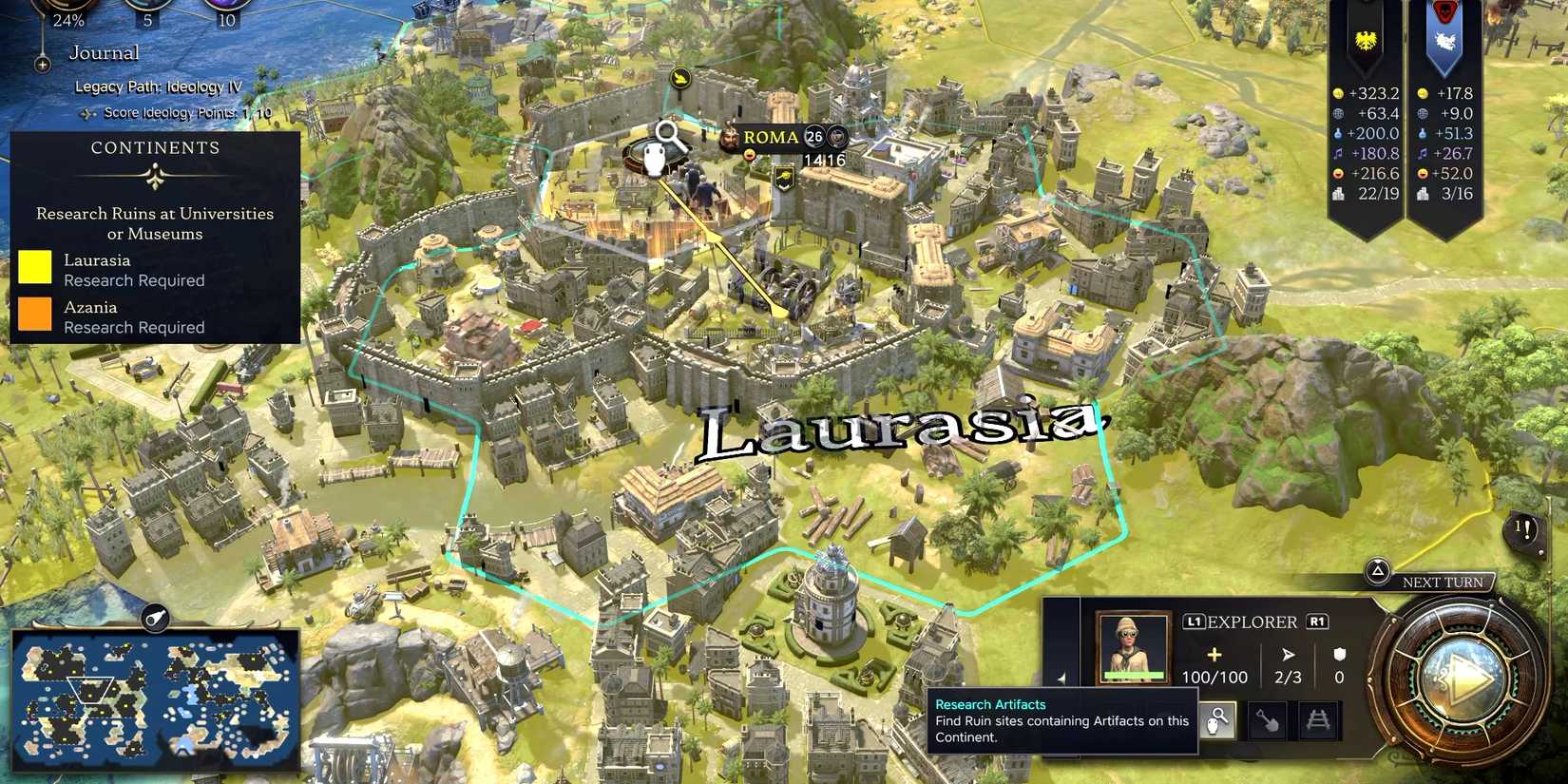Select the Excavate shovel icon

point(1268,721)
